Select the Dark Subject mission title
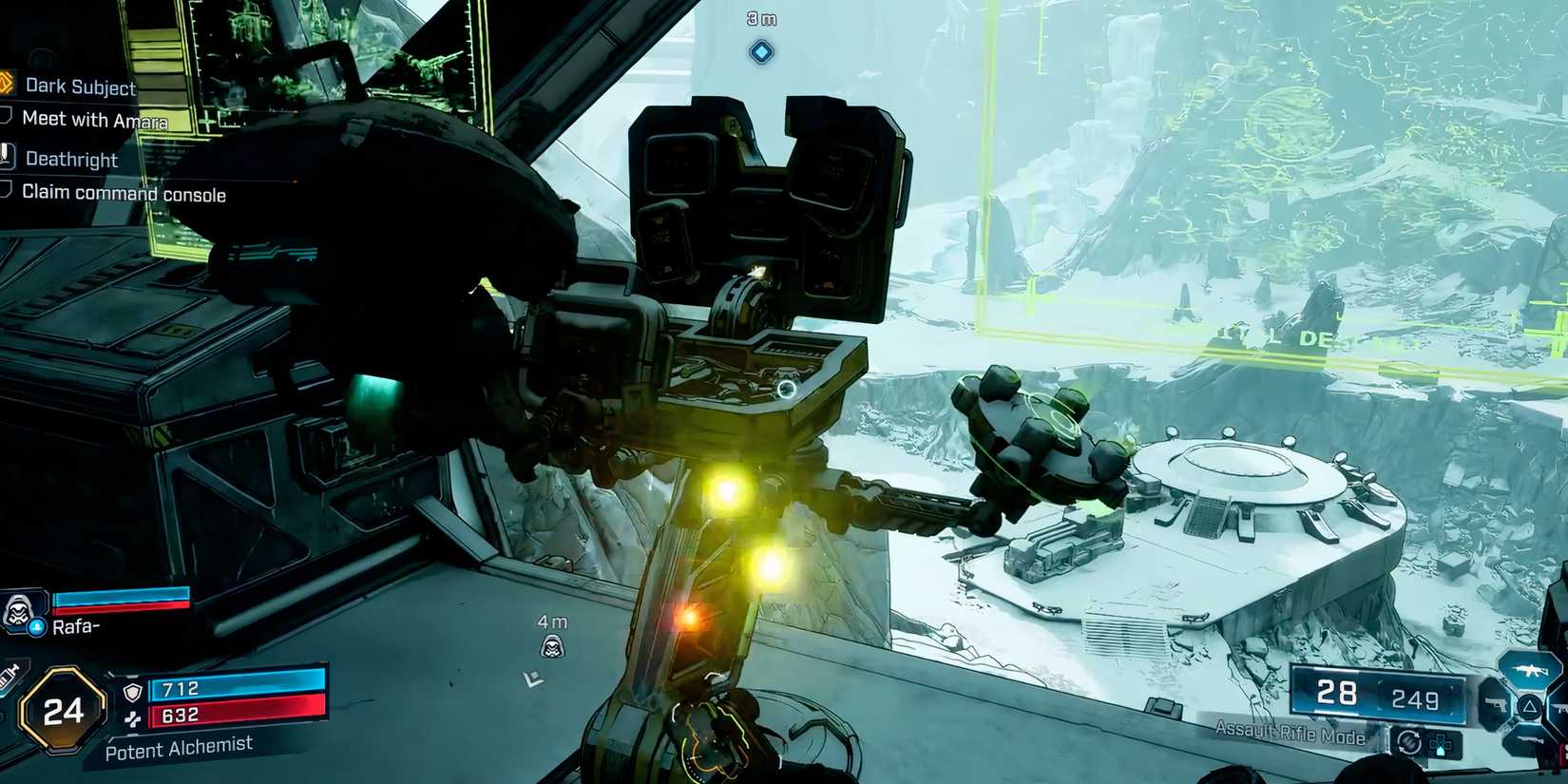This screenshot has width=1568, height=784. (81, 86)
